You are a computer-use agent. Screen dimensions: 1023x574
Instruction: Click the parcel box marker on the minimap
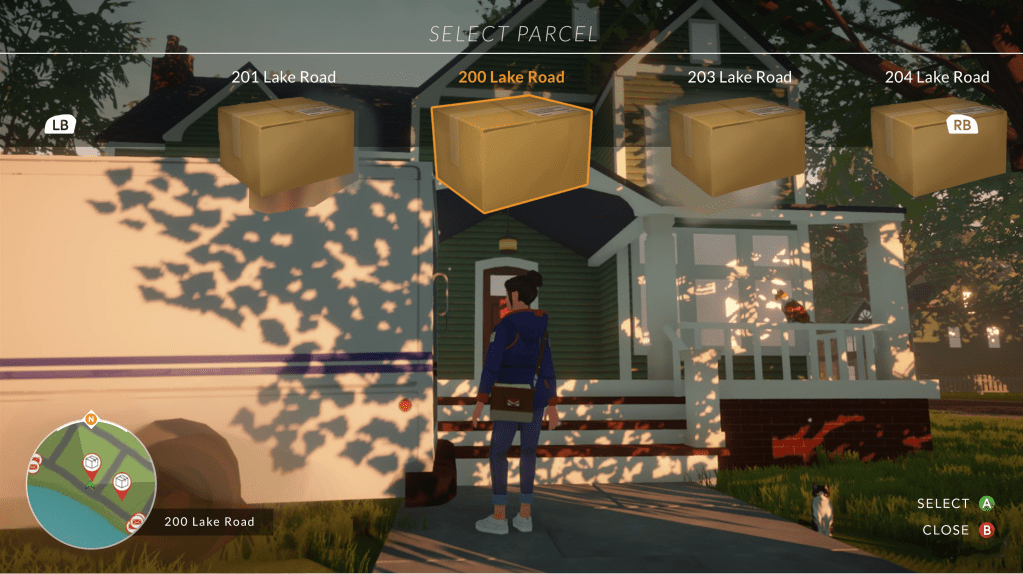[x=92, y=465]
